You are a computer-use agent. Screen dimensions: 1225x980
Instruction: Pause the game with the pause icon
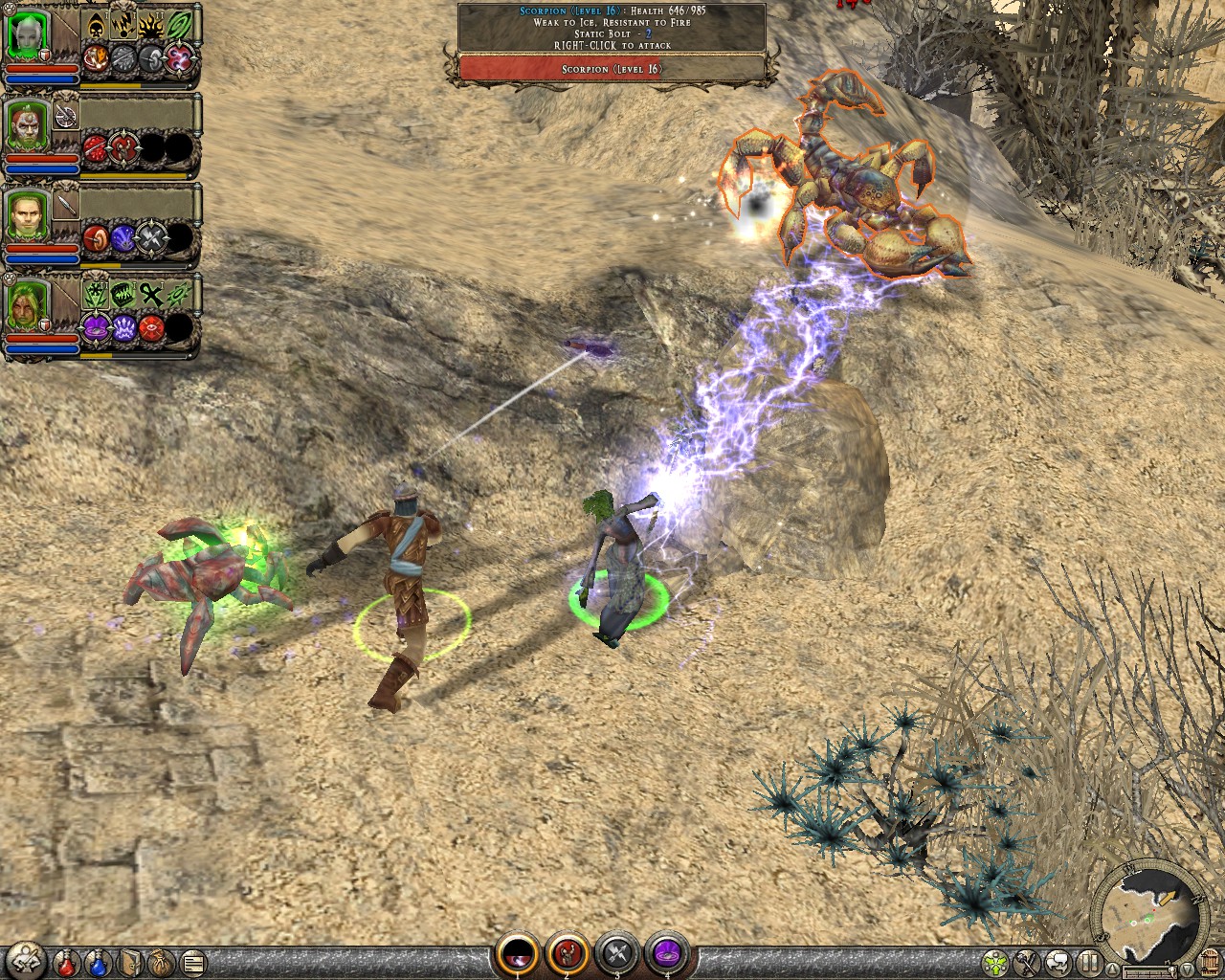click(1090, 962)
